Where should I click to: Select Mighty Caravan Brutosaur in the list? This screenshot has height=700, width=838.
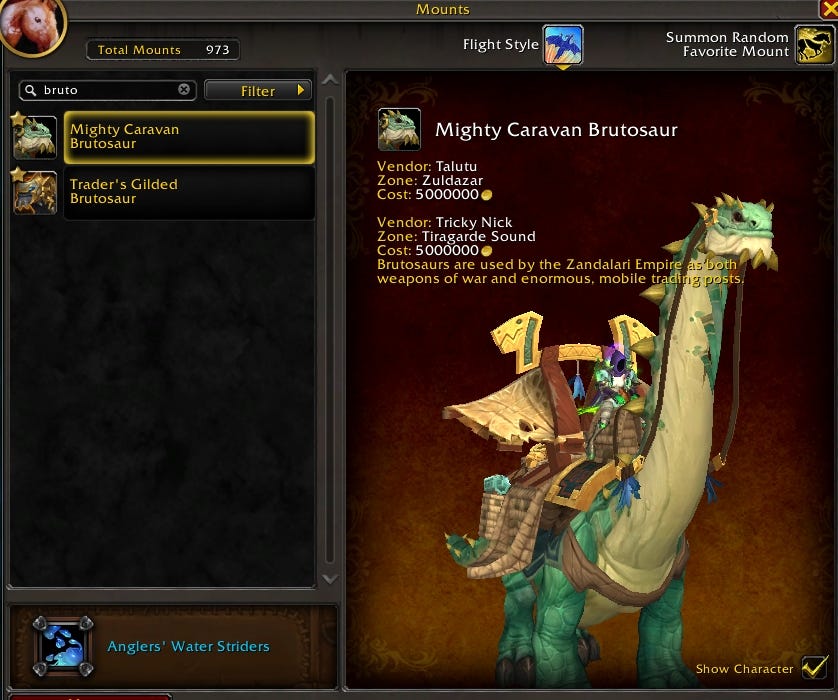[188, 137]
